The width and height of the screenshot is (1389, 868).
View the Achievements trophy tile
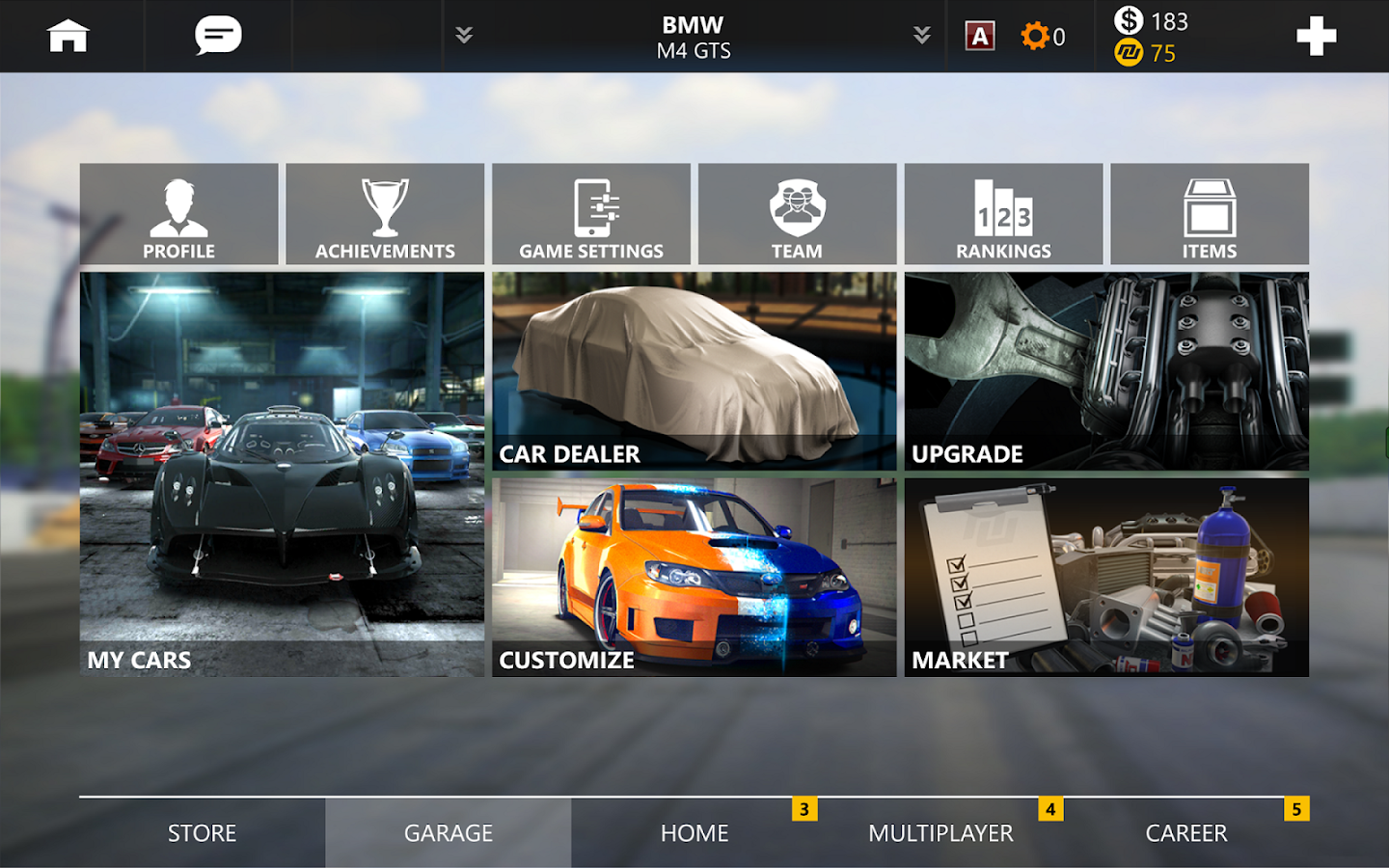(x=385, y=214)
